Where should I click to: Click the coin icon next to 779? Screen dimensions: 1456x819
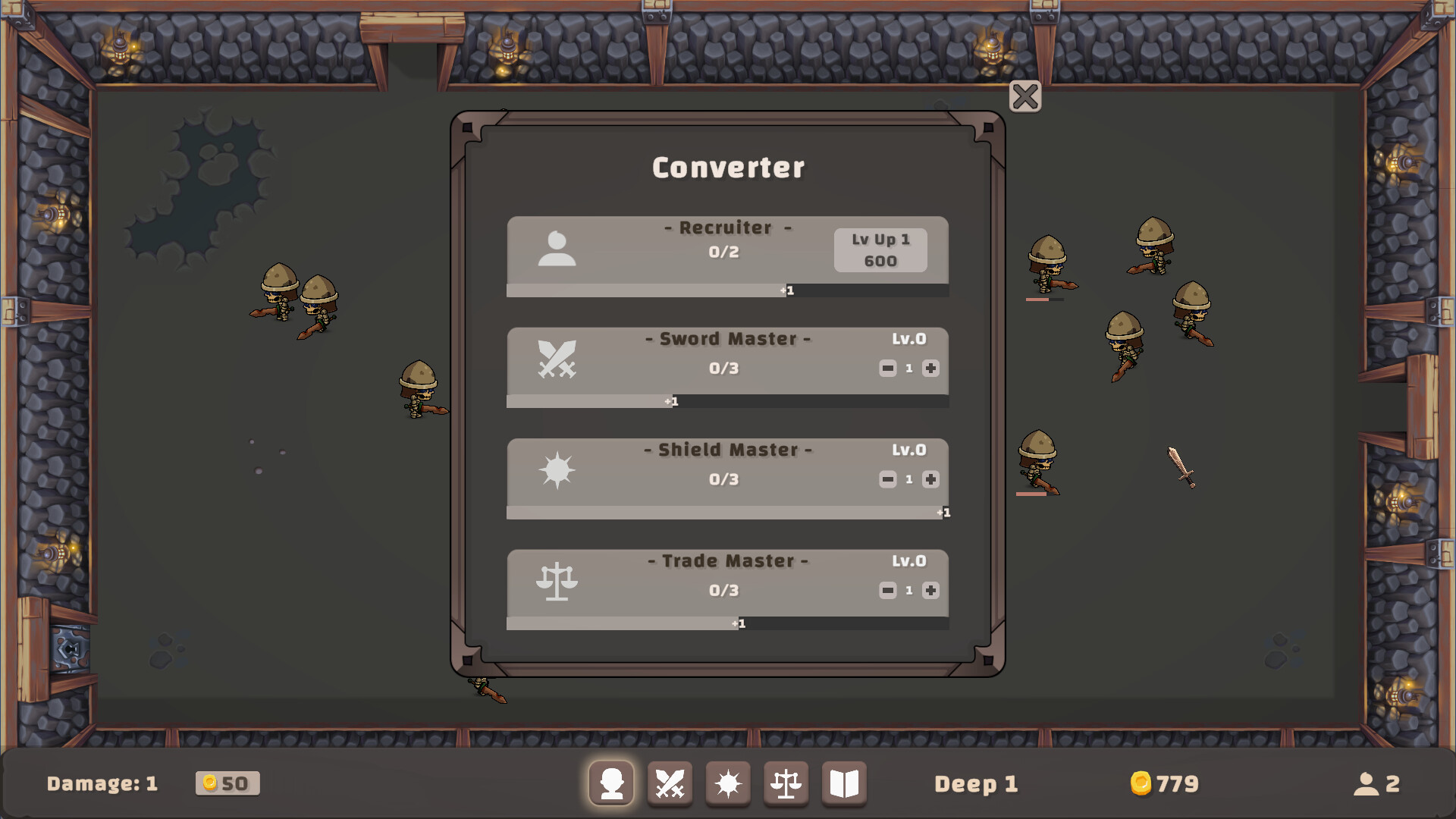pos(1141,784)
